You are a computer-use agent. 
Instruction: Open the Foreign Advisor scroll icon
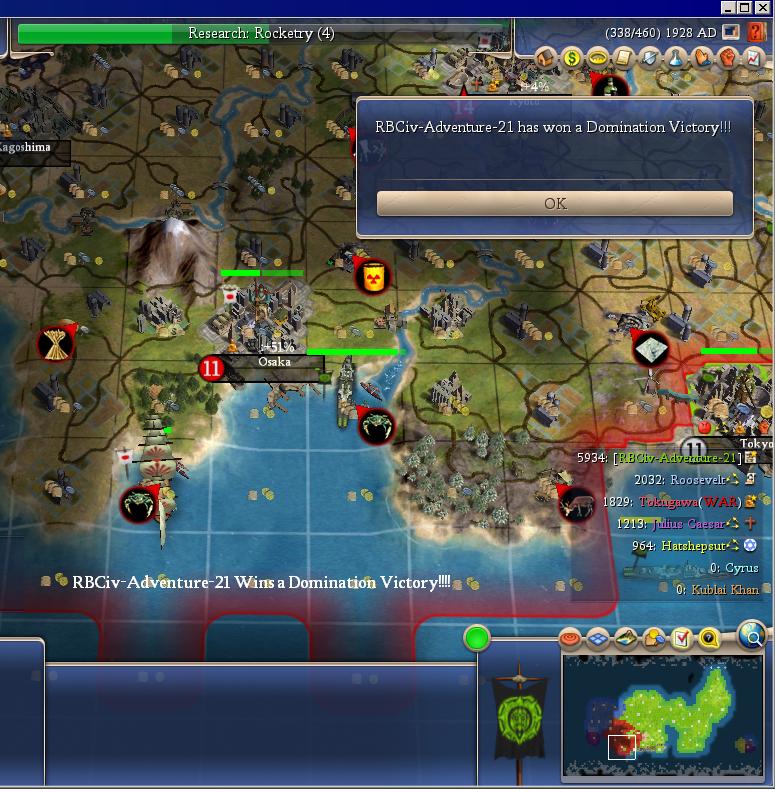point(624,58)
